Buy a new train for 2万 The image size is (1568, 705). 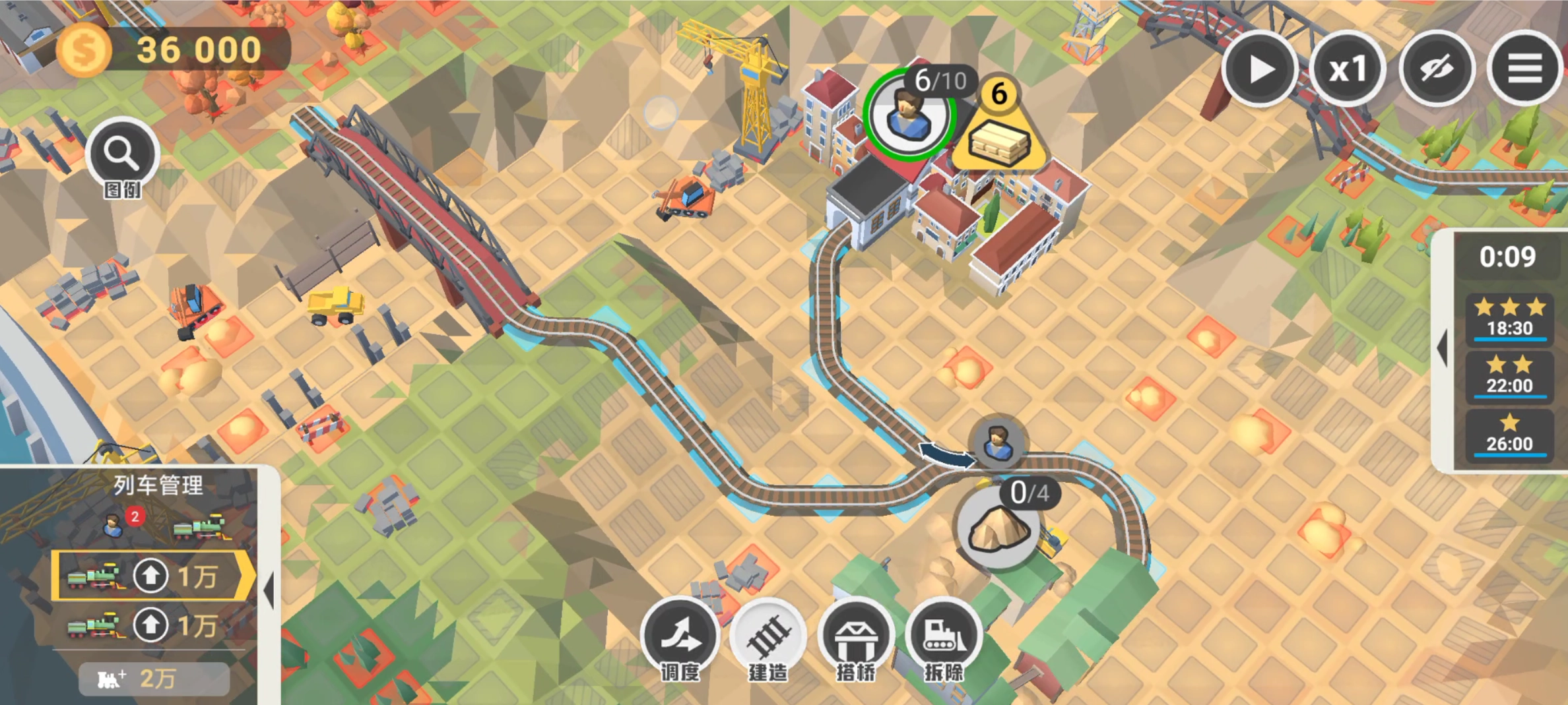(x=154, y=678)
